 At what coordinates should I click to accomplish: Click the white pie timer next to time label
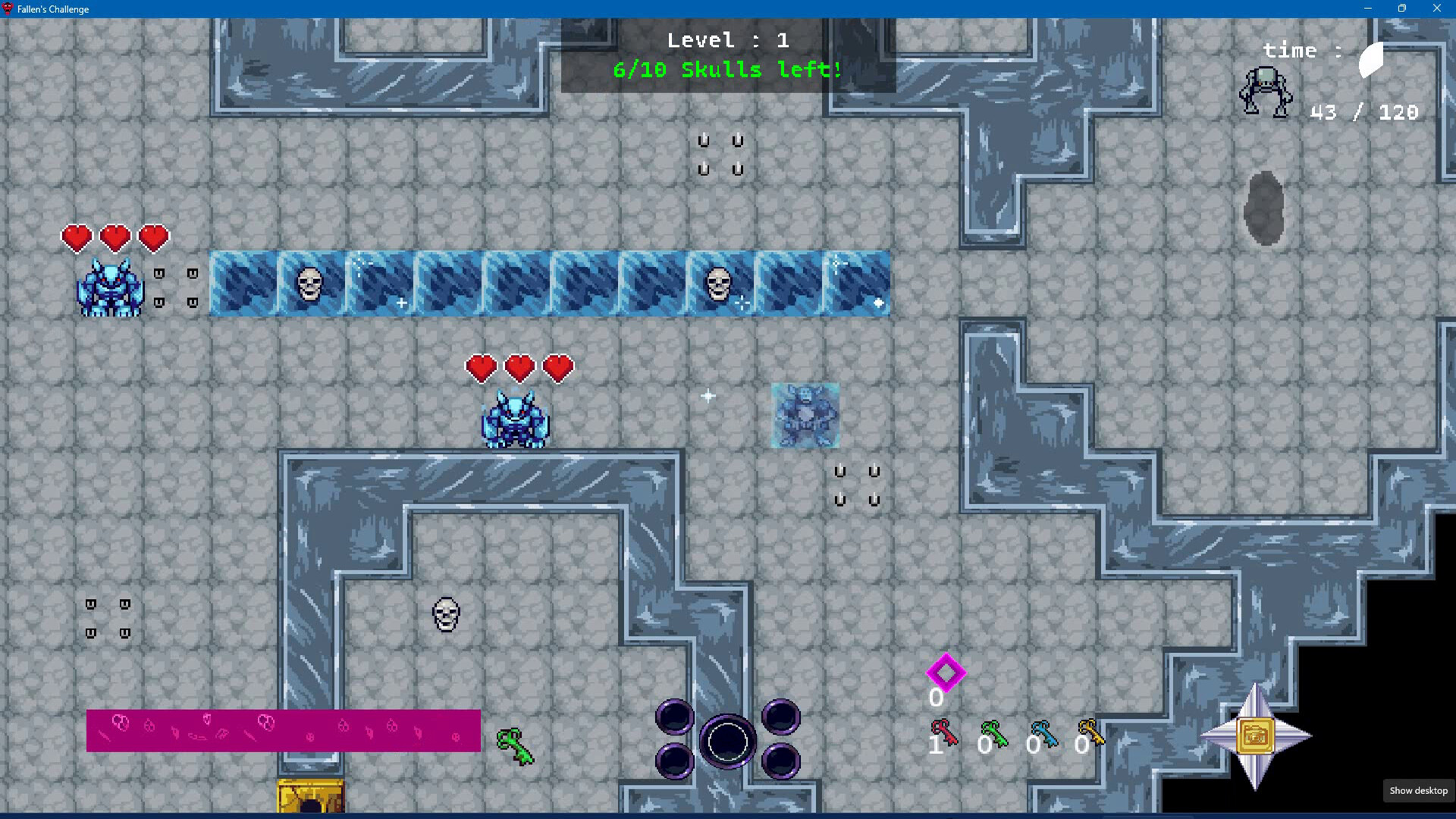[x=1370, y=61]
